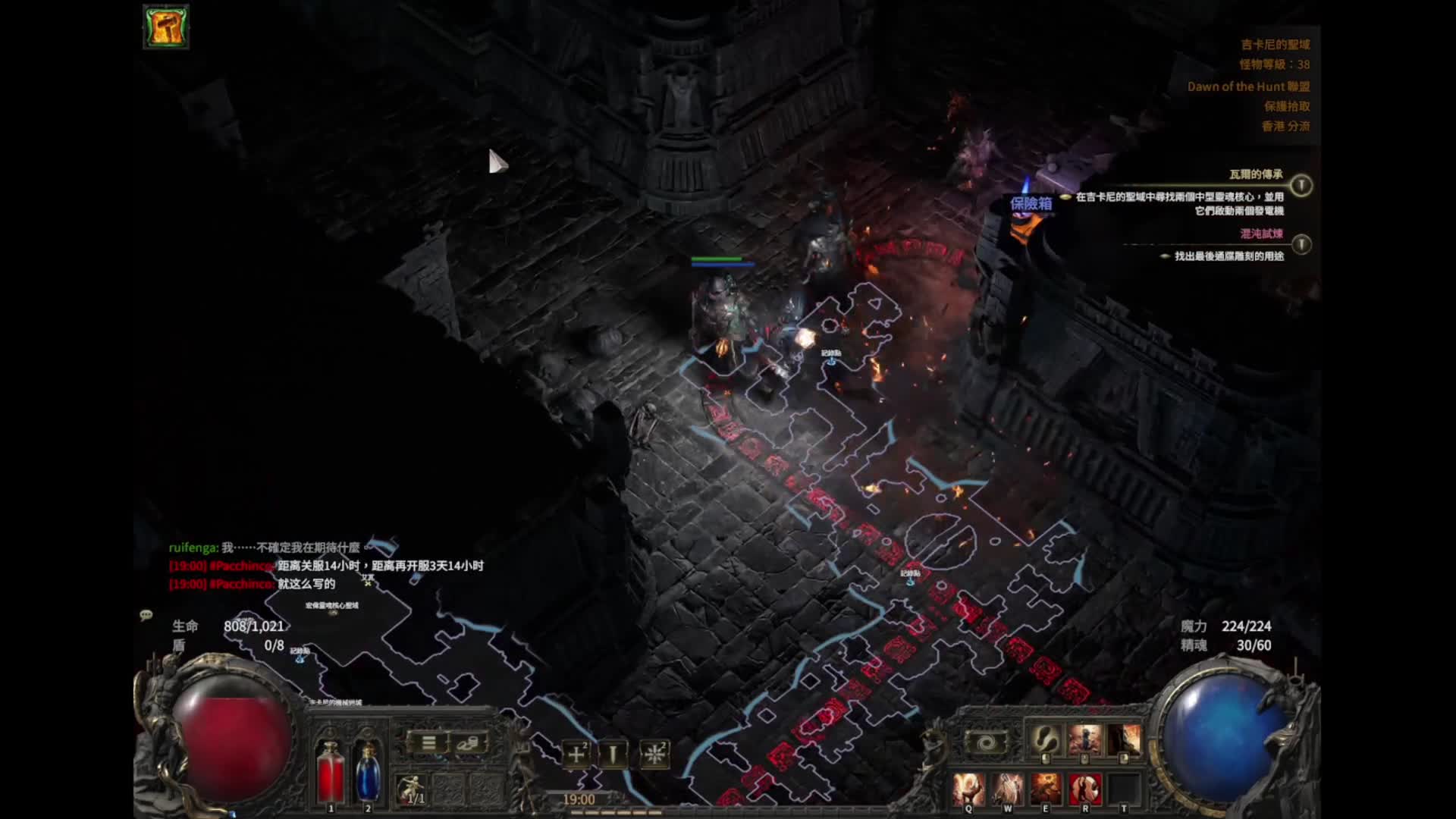Toggle the 瓦爾的傳承 quest tracker pin
1456x819 pixels.
click(x=1301, y=185)
